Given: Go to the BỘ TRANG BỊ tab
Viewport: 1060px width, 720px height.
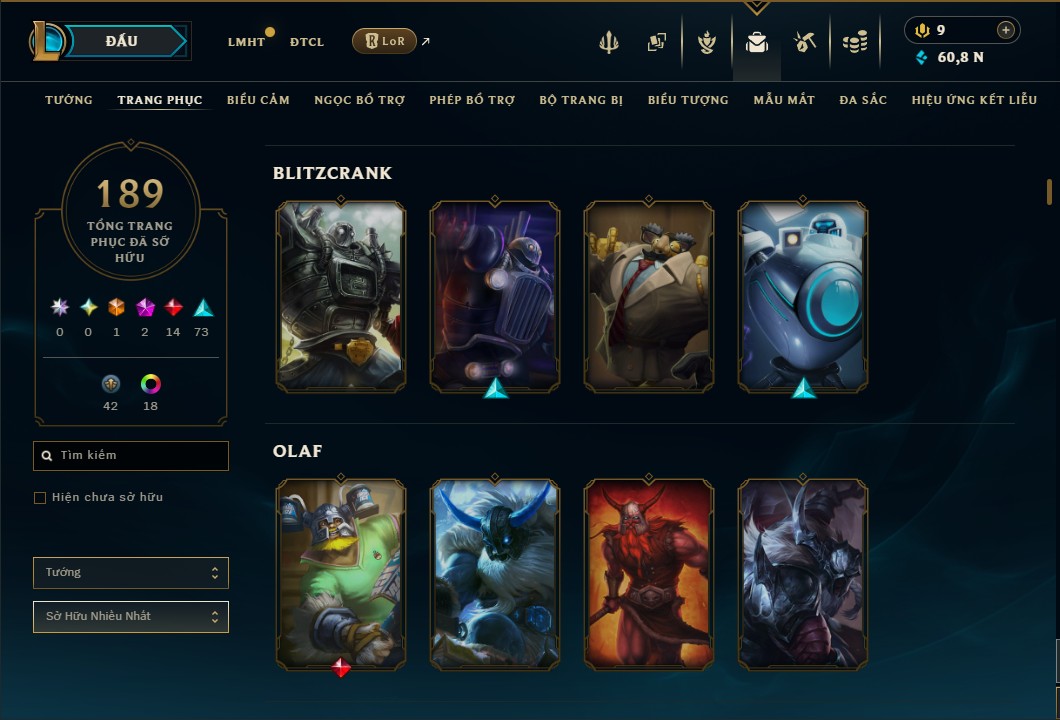Looking at the screenshot, I should [581, 100].
